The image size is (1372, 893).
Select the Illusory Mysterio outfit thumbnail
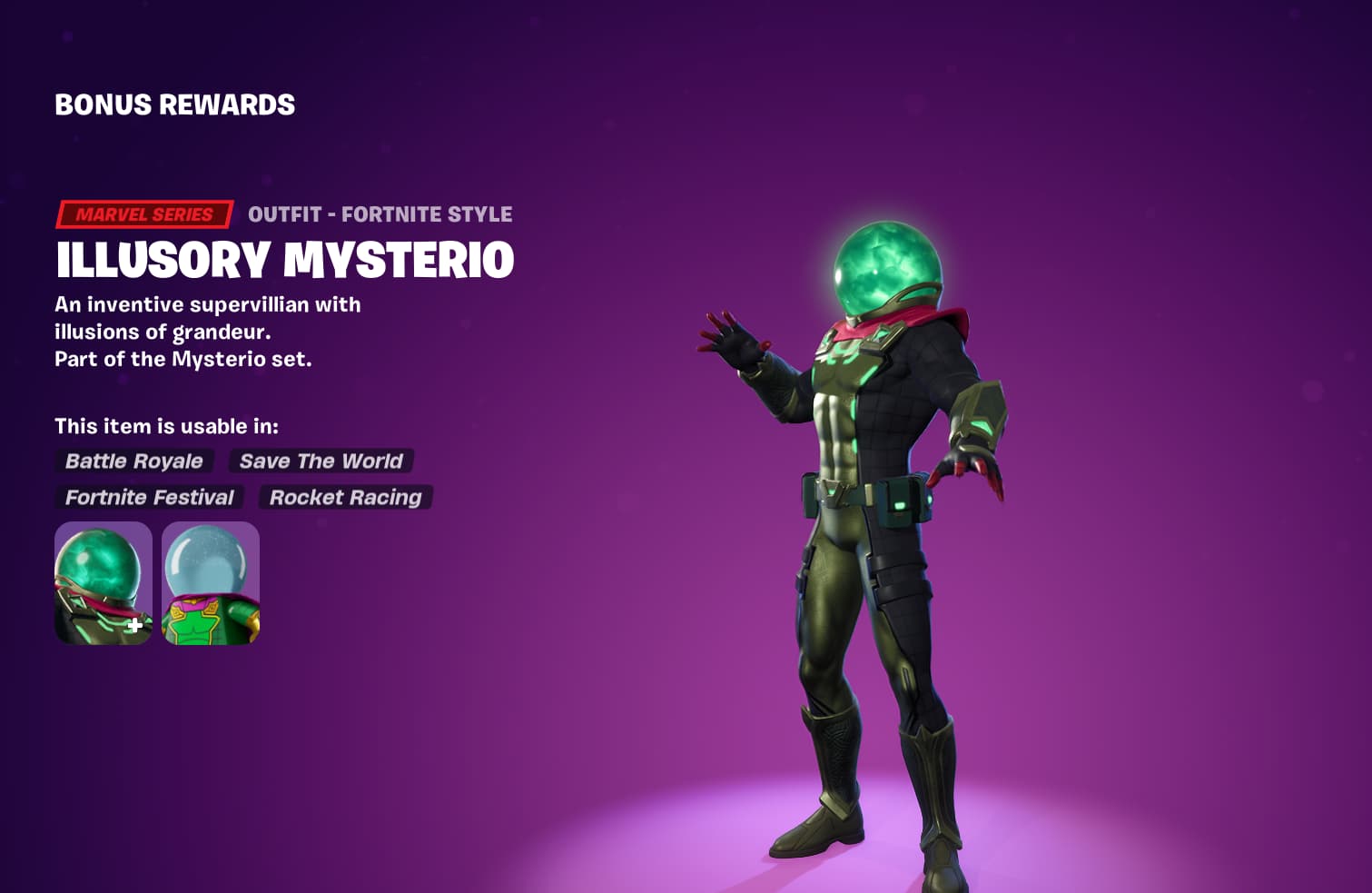pos(103,581)
